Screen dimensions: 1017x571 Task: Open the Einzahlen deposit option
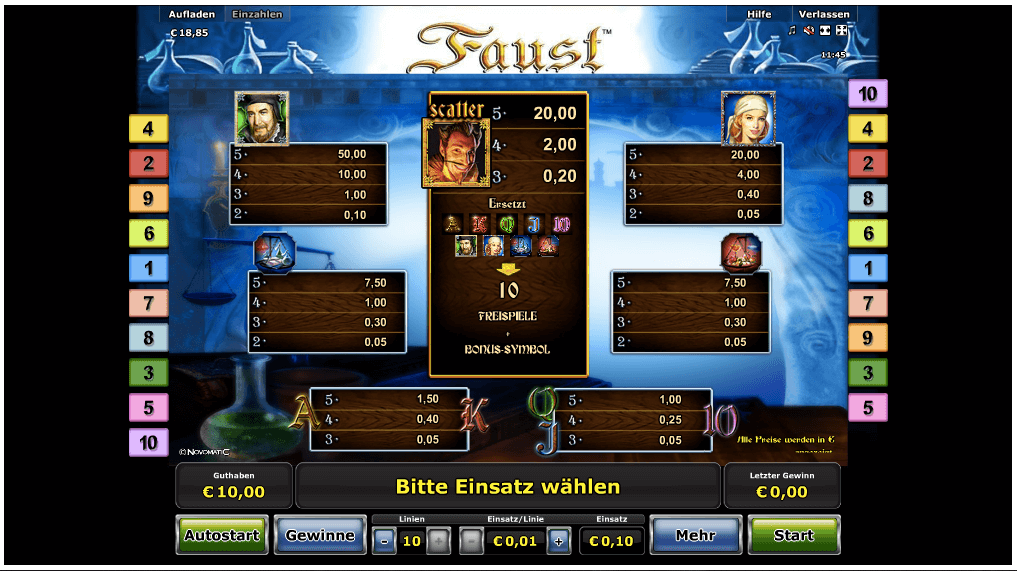coord(257,14)
